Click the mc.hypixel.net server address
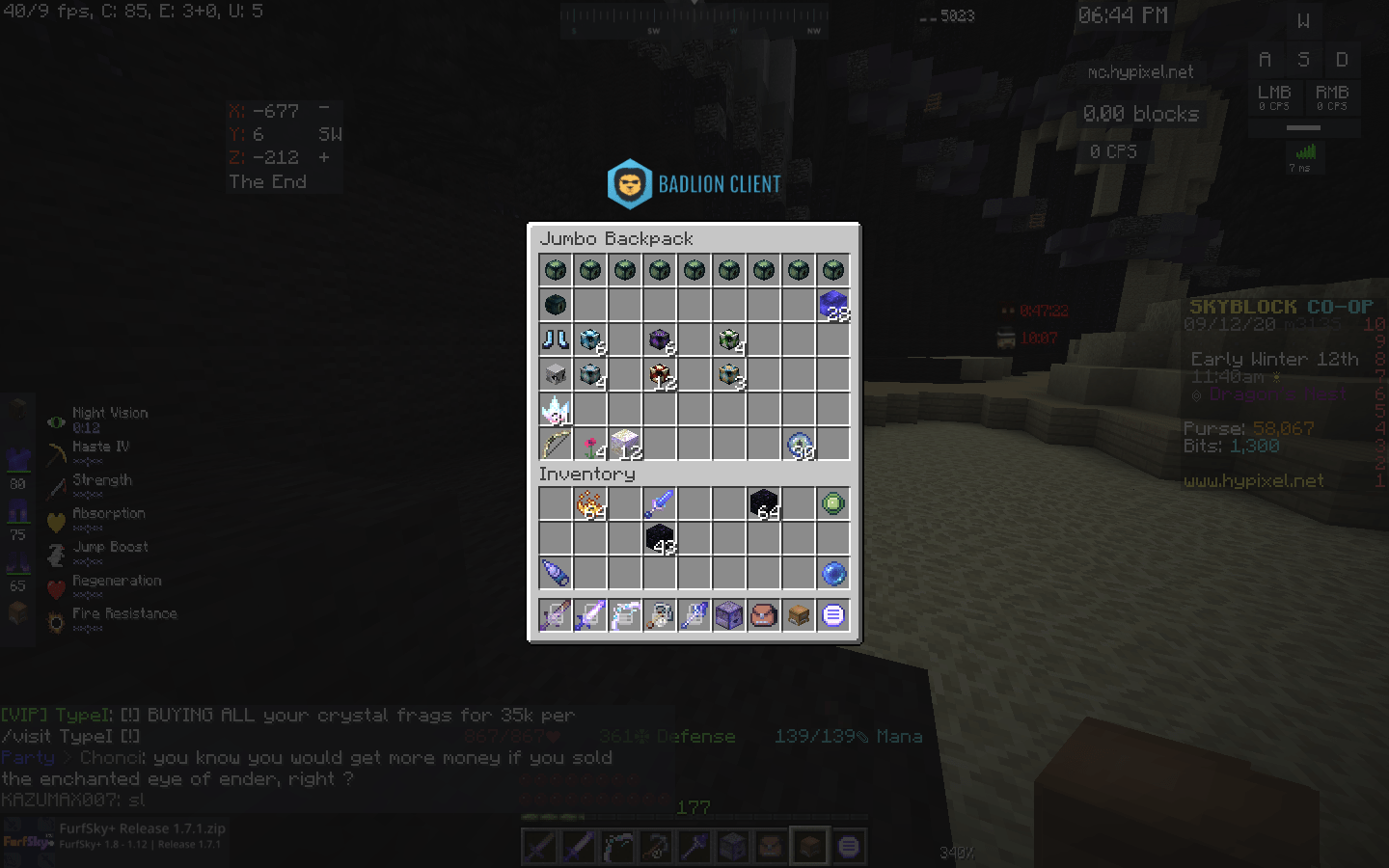This screenshot has height=868, width=1389. point(1138,71)
